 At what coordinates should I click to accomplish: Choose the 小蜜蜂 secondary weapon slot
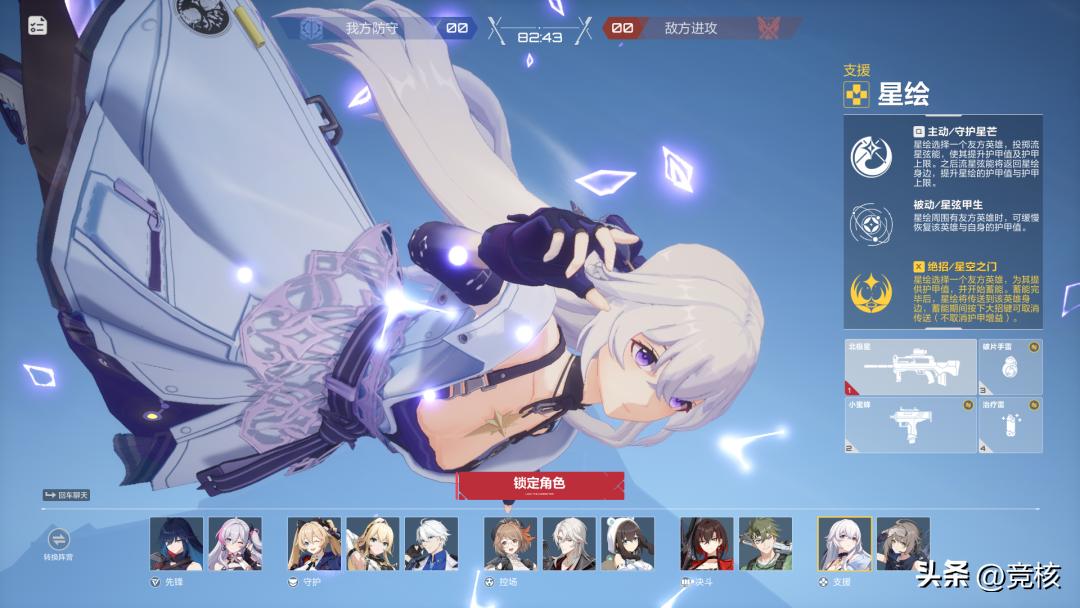(x=909, y=425)
